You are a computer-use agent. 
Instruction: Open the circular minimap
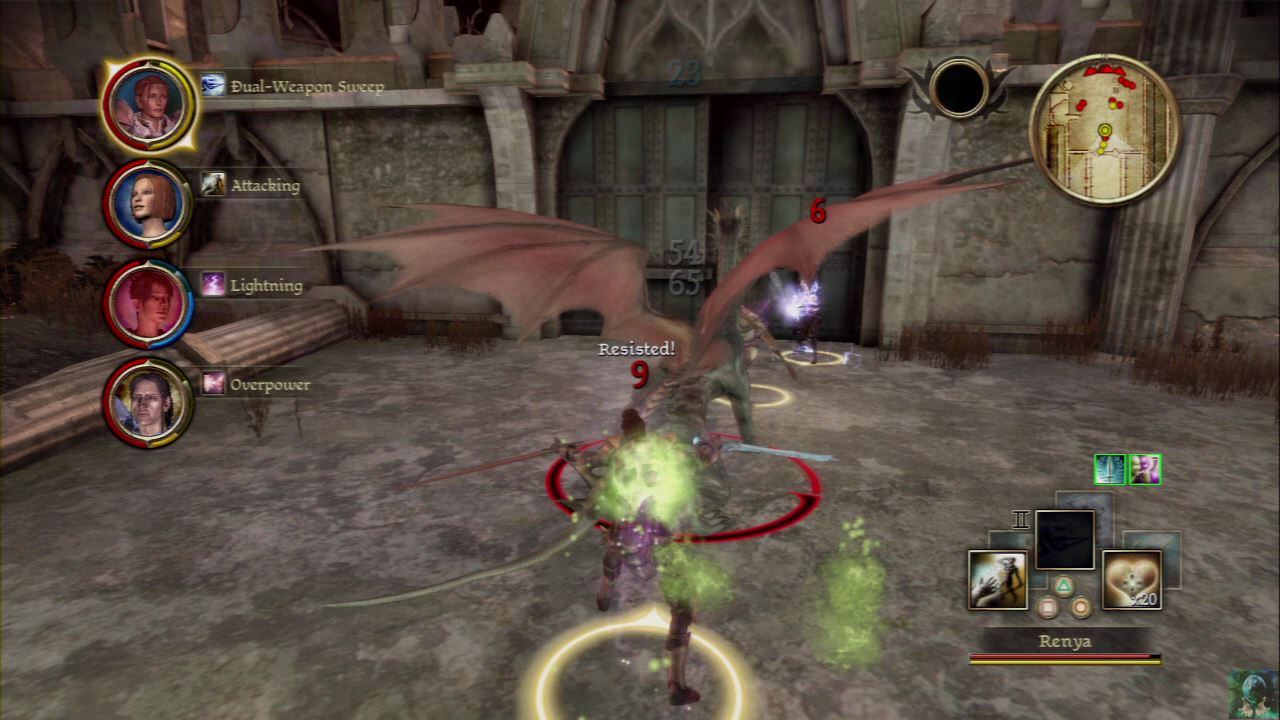tap(1104, 129)
